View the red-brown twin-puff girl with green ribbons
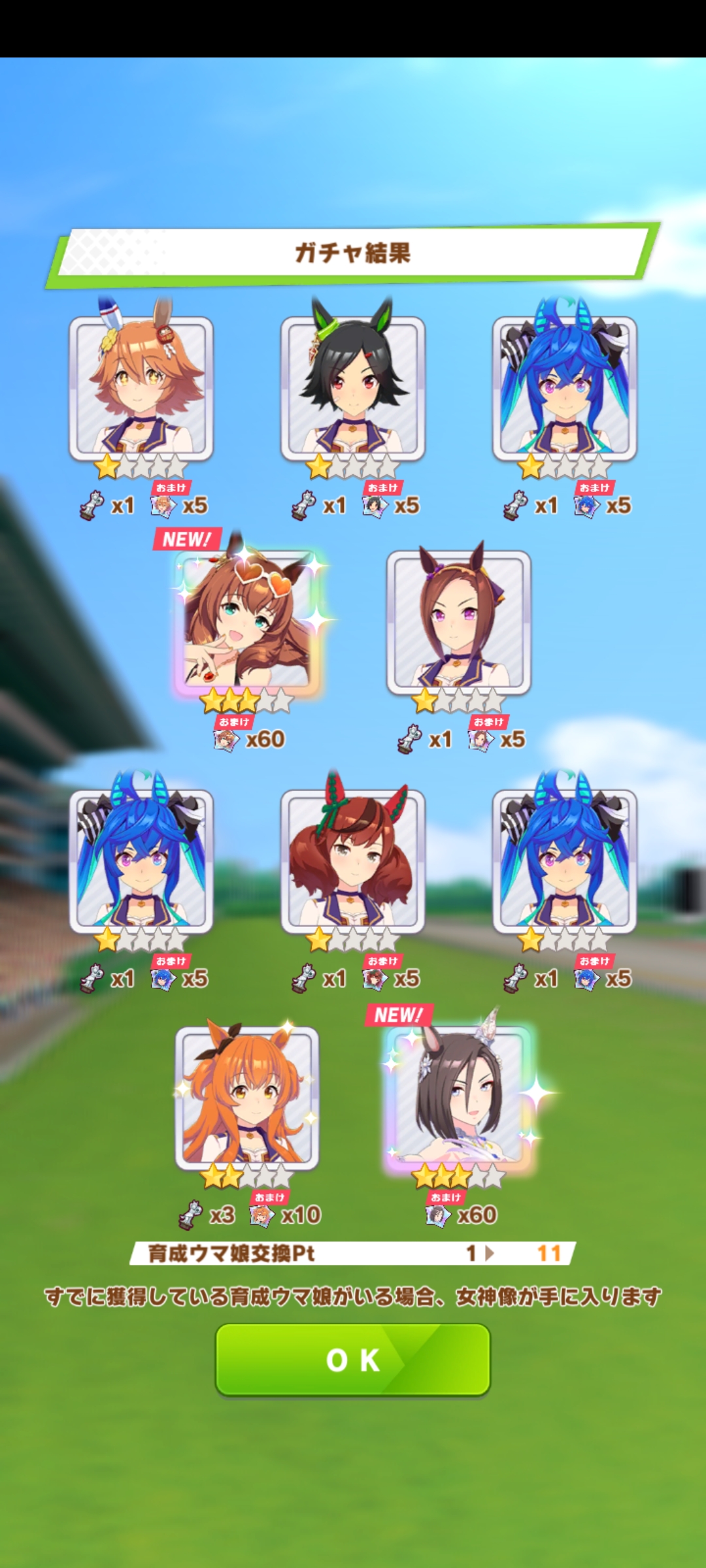 pos(353,860)
